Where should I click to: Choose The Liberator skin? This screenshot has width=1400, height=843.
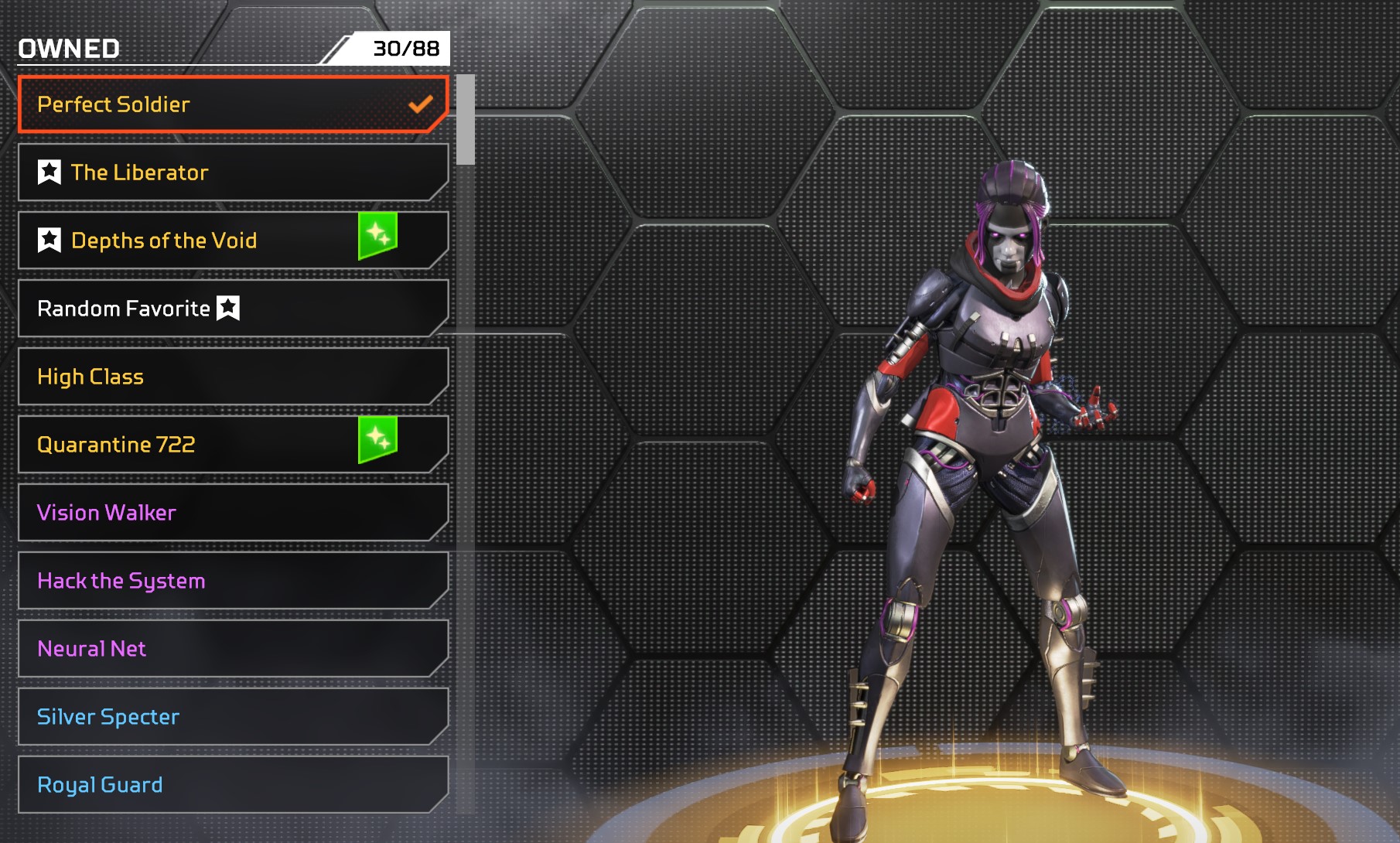(232, 172)
